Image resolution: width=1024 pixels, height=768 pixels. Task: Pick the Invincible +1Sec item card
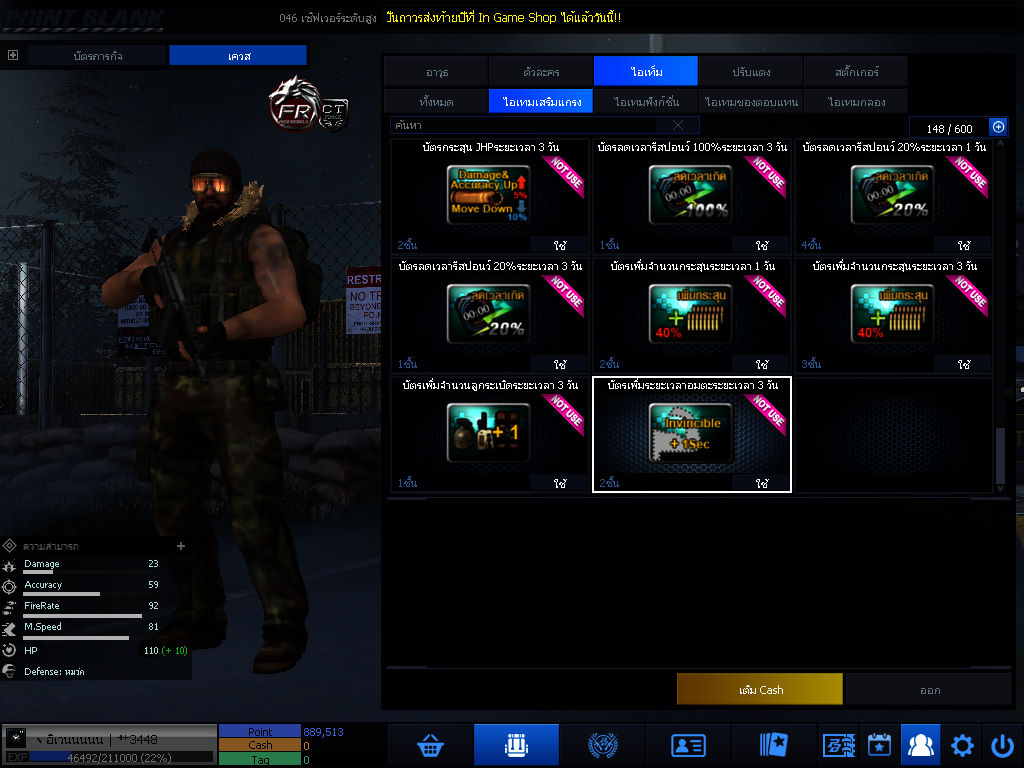coord(691,432)
